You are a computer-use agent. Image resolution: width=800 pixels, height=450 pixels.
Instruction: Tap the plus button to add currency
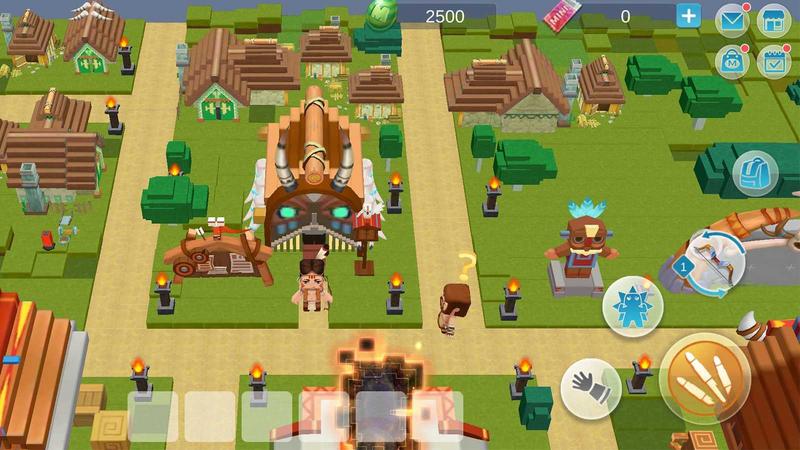pos(689,15)
